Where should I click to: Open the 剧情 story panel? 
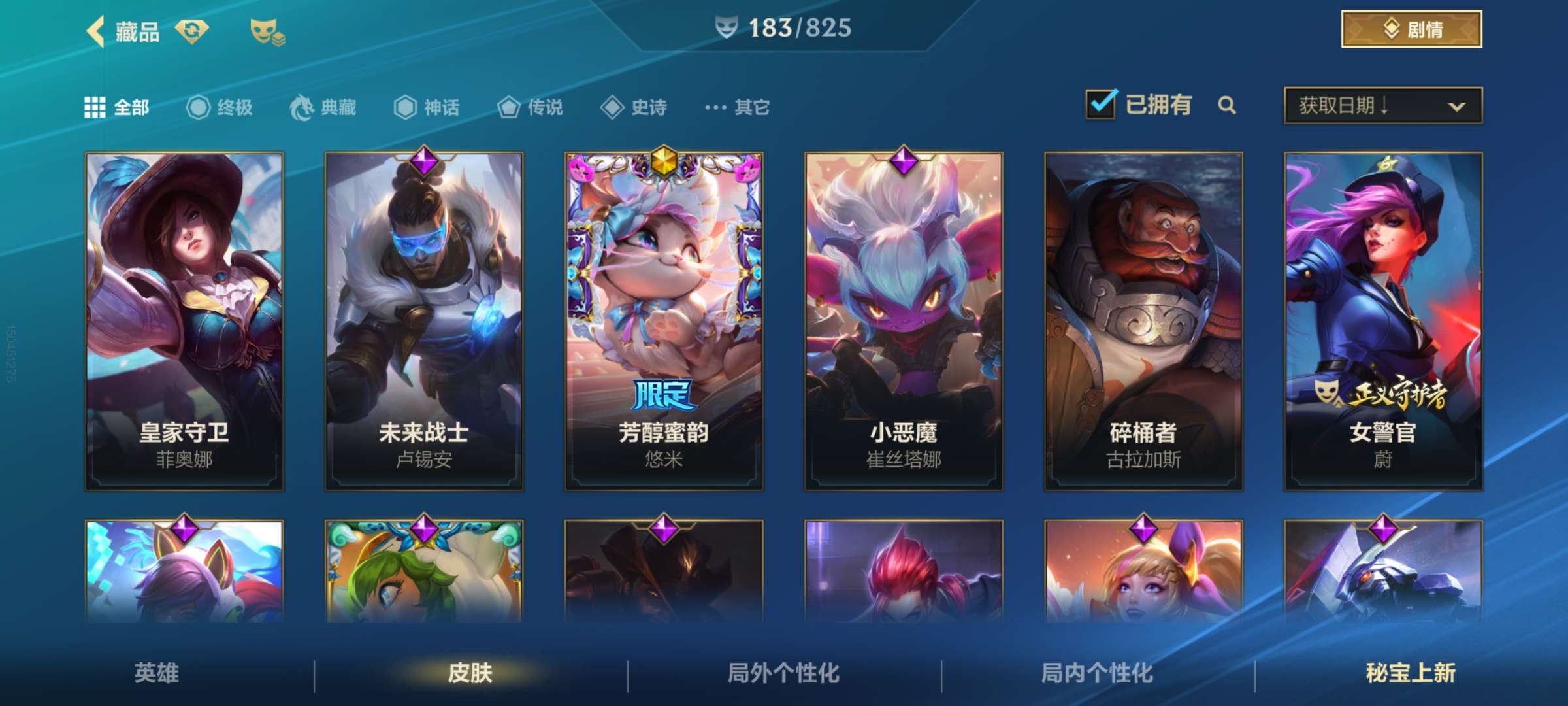click(x=1411, y=29)
